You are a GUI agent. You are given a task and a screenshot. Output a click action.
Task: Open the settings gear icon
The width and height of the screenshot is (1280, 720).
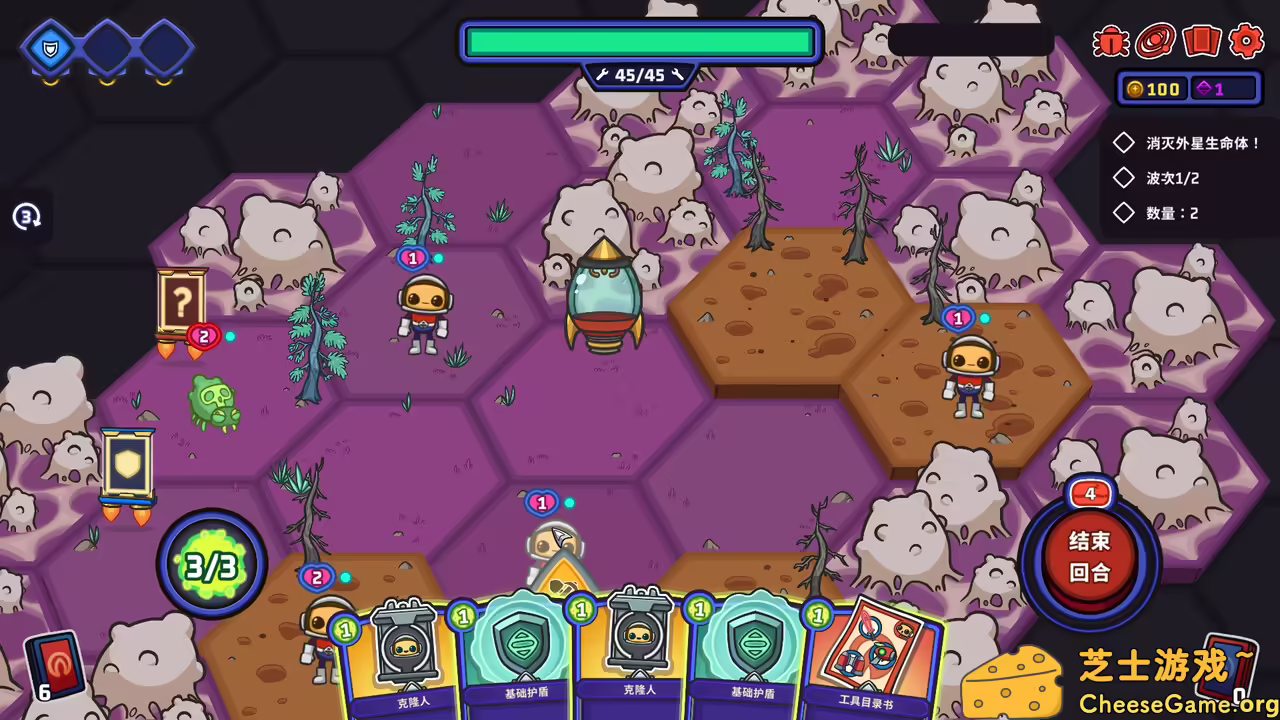tap(1247, 42)
